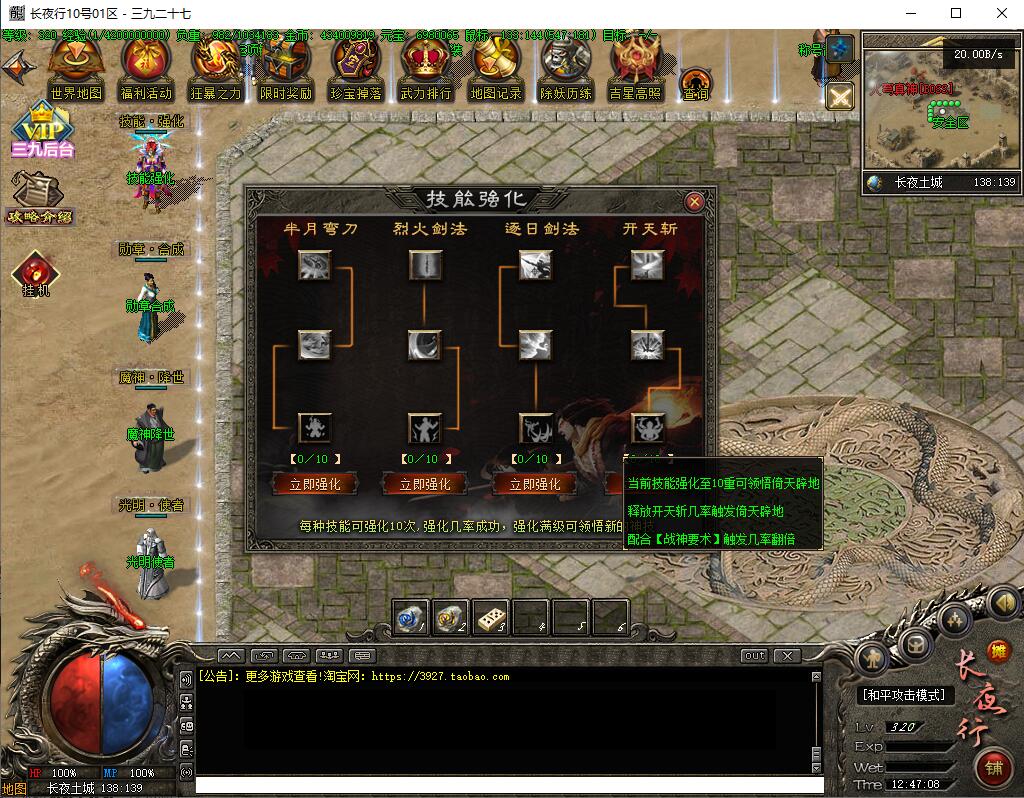Maximize the game window

point(956,13)
